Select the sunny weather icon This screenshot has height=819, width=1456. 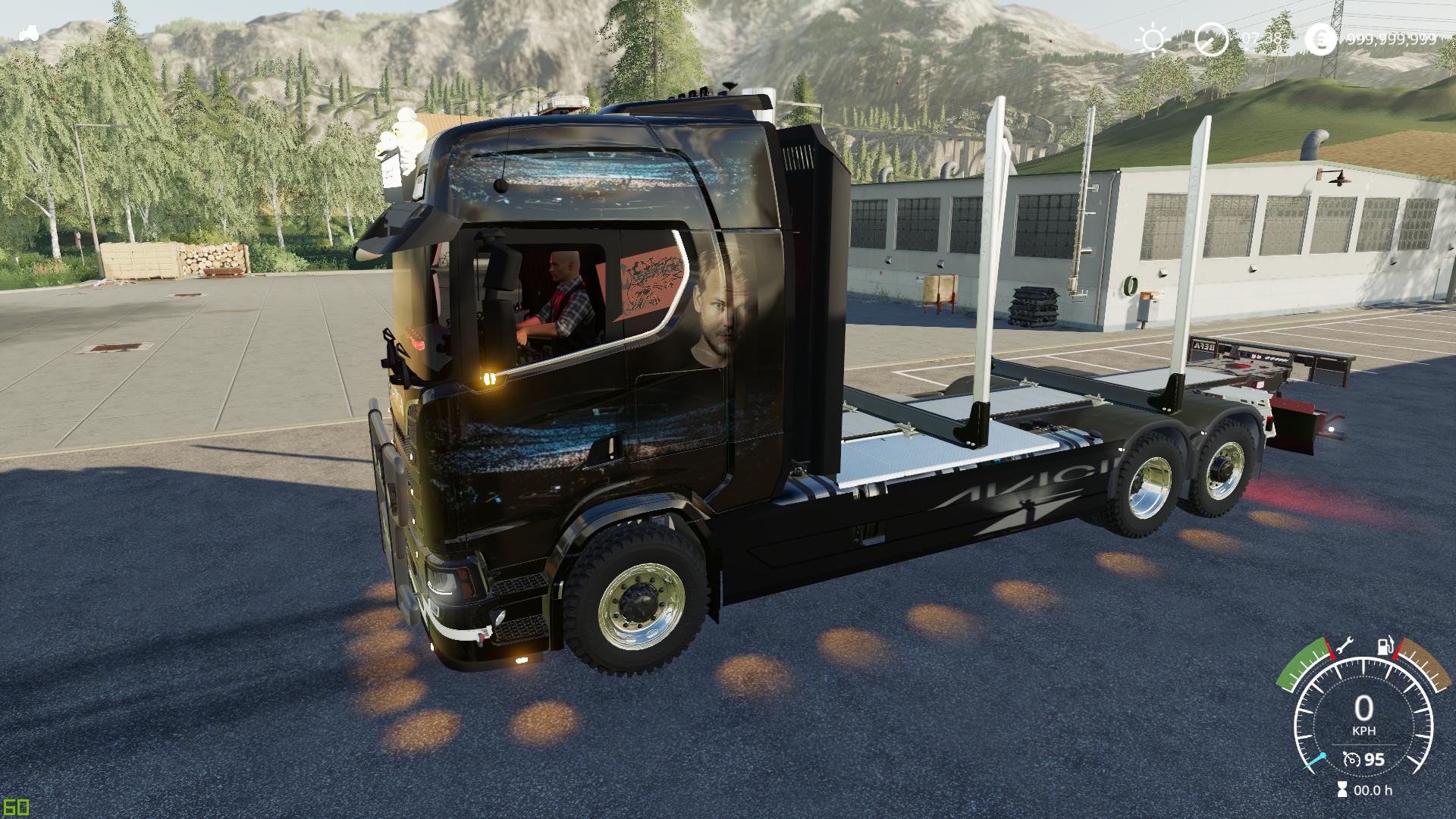click(x=1153, y=39)
